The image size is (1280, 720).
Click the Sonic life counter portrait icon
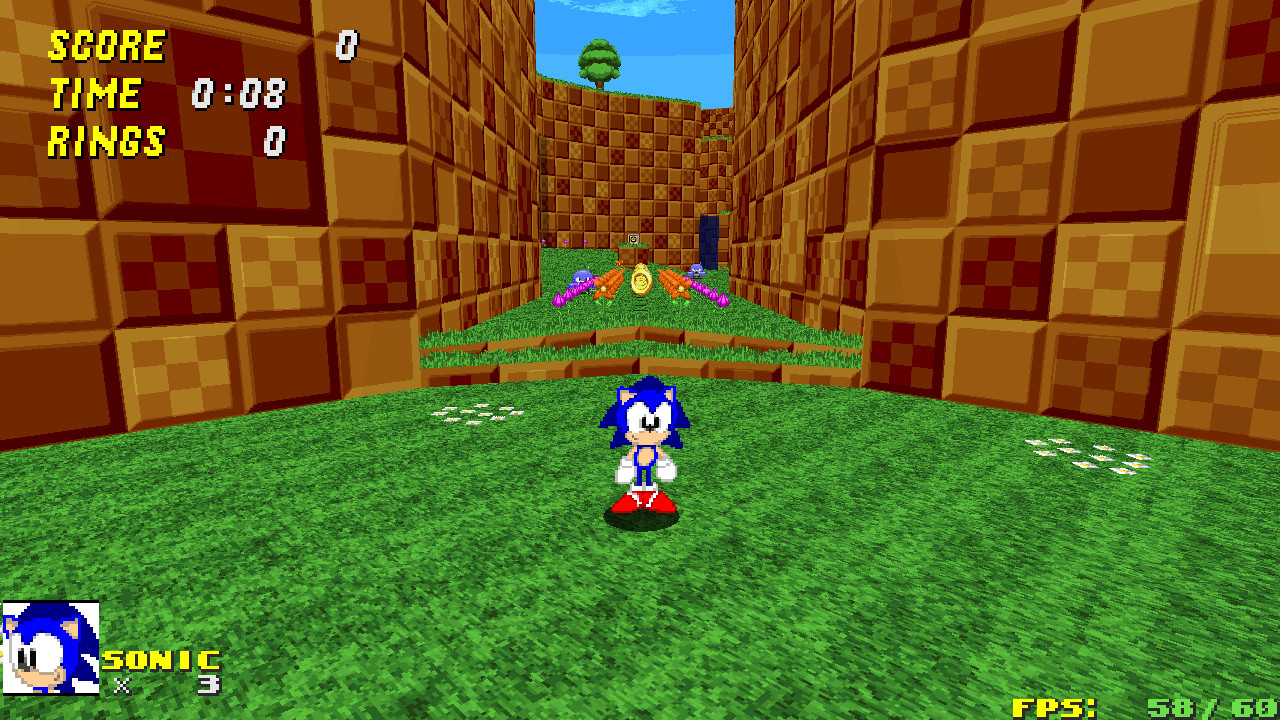50,645
